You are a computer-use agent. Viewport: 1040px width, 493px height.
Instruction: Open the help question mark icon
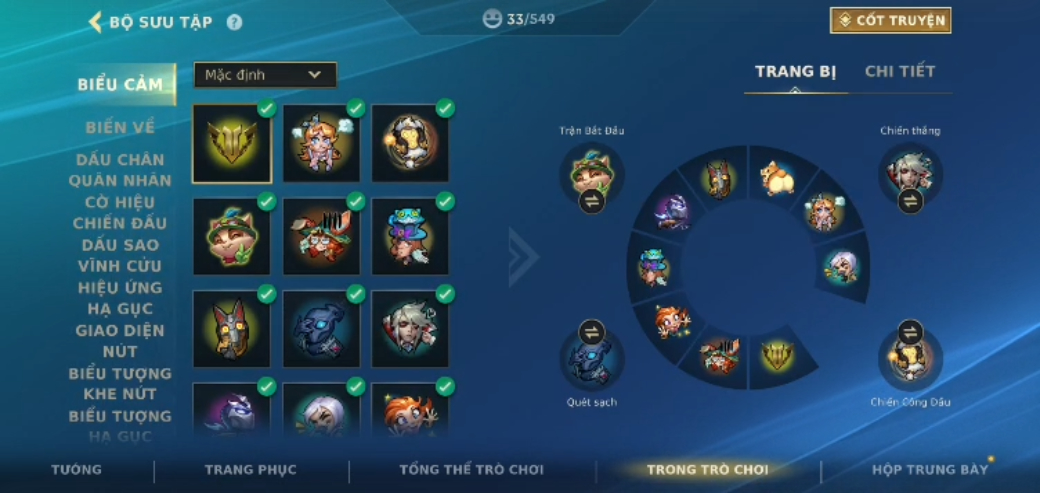(234, 22)
